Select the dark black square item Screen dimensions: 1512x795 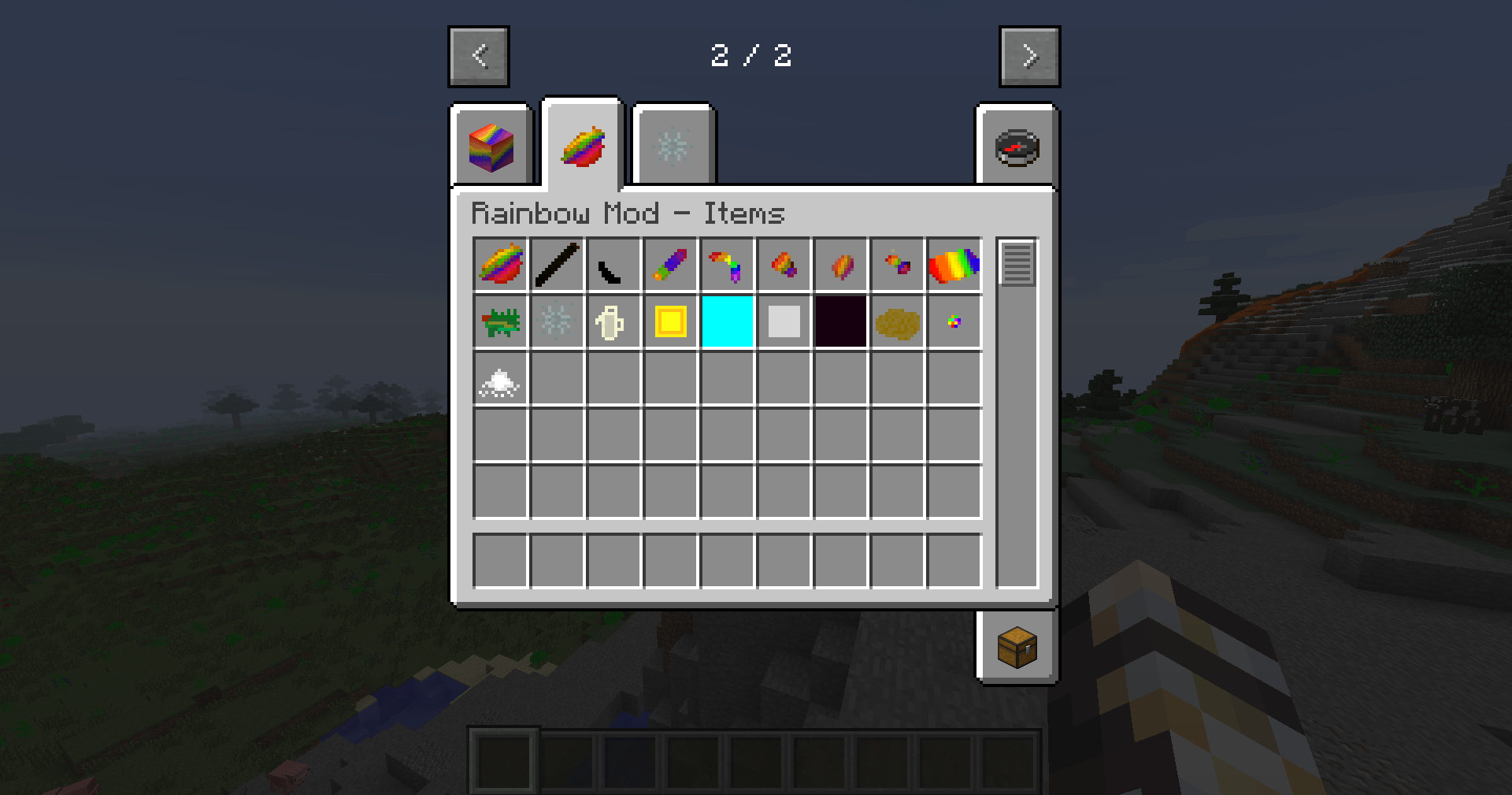841,321
